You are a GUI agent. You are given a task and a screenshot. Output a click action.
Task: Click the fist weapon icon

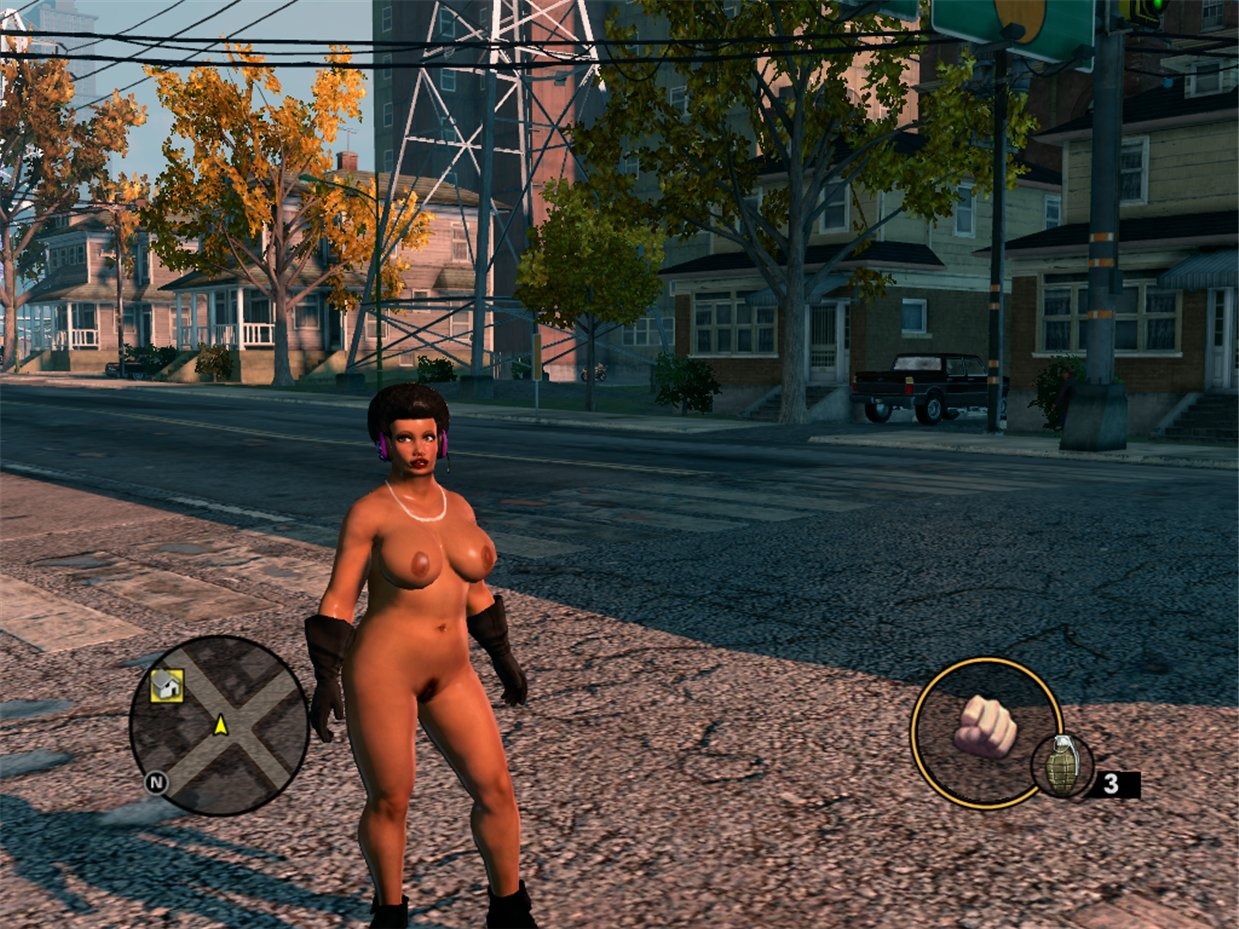click(x=984, y=727)
